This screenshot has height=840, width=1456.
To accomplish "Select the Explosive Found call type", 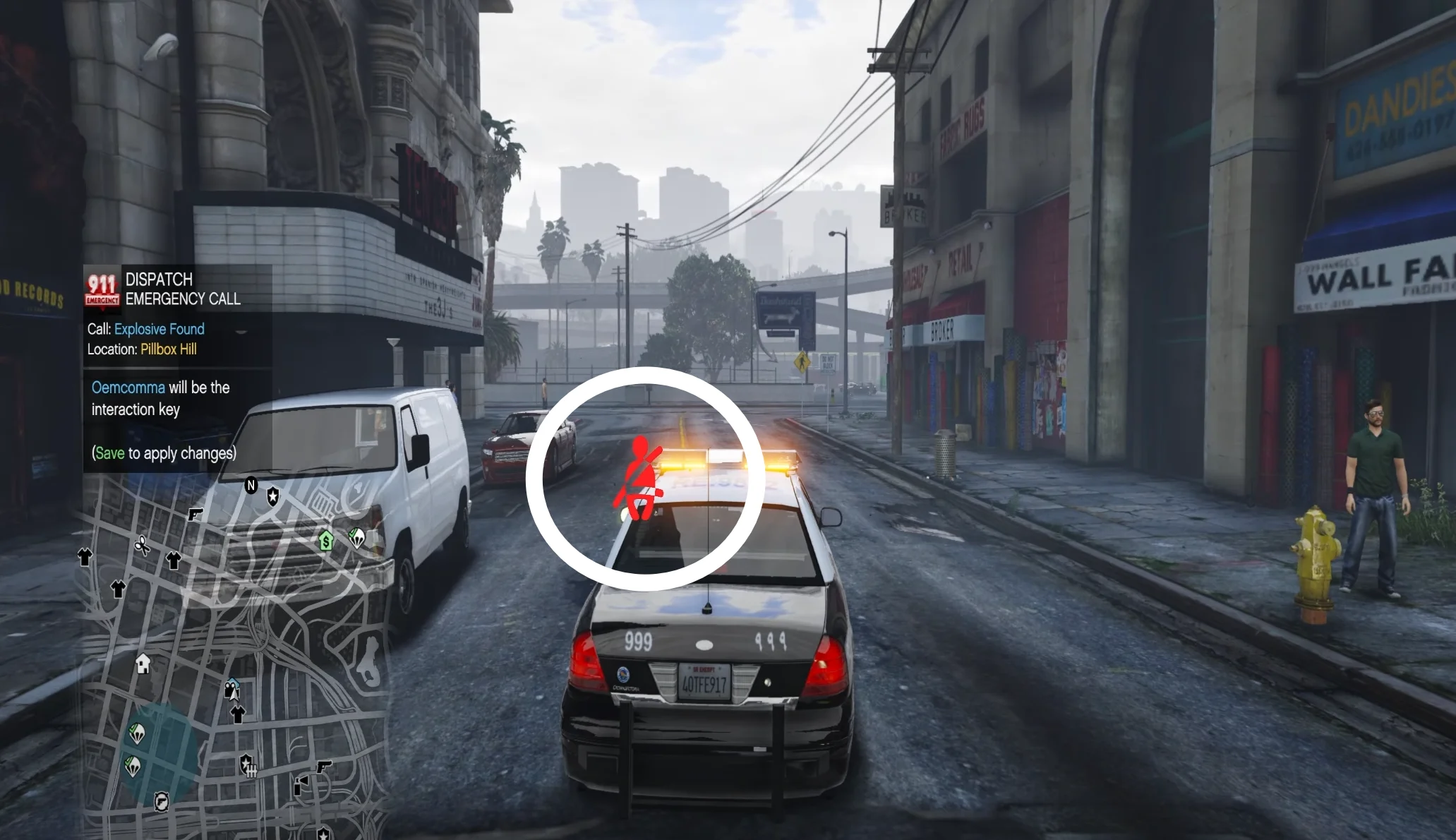I will [160, 329].
